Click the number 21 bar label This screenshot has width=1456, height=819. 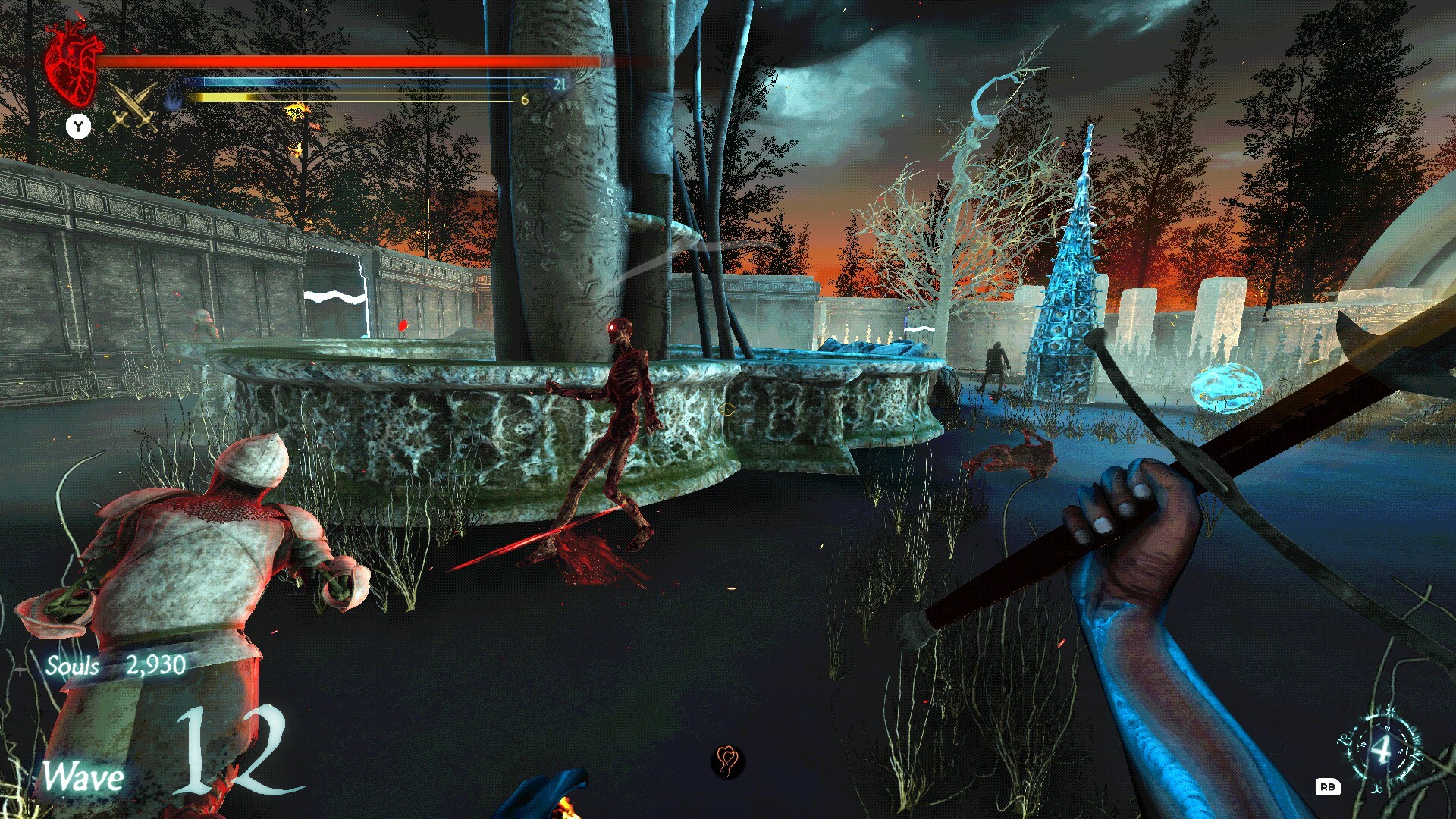click(560, 85)
